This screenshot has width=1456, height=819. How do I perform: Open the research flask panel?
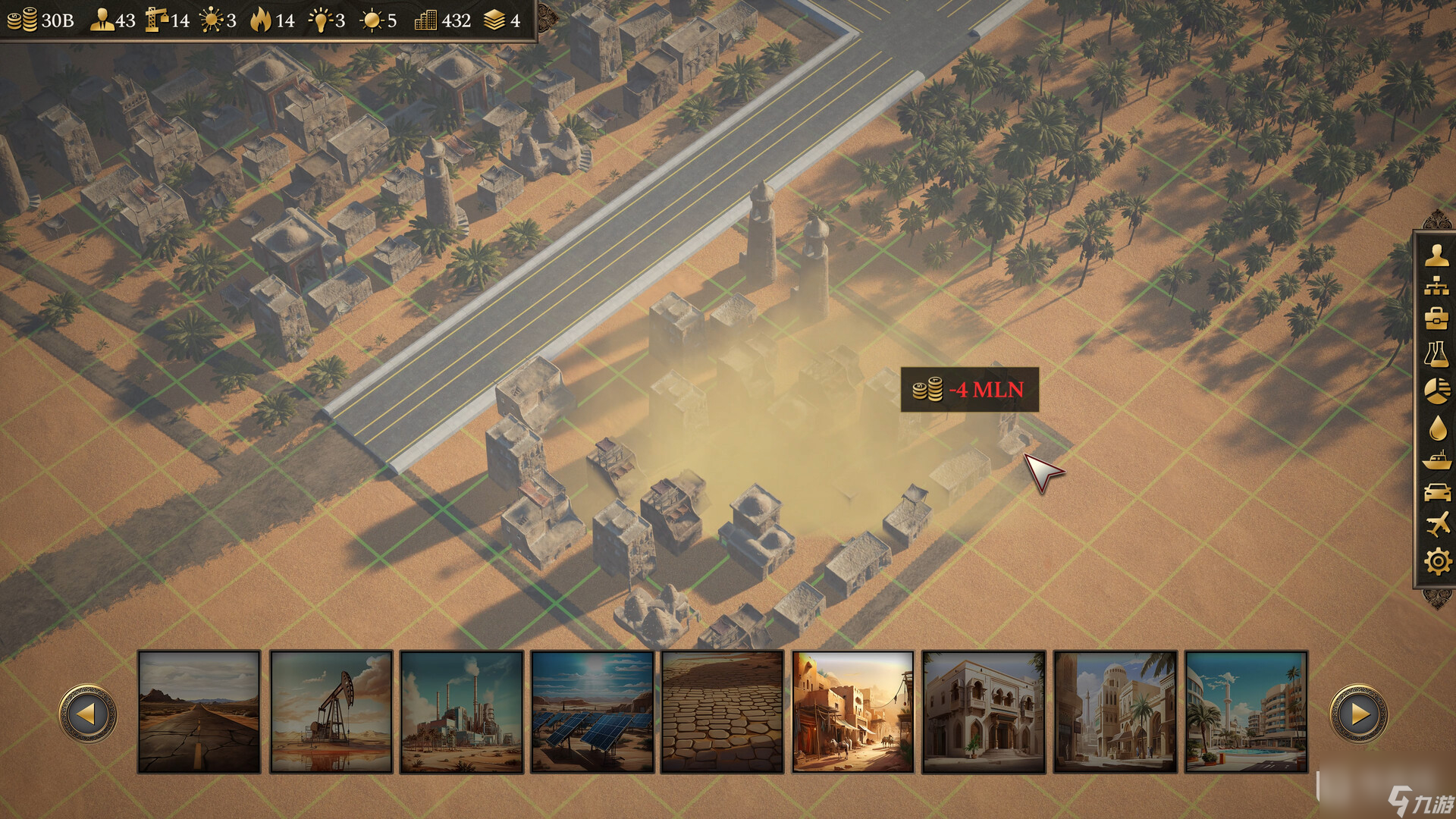1436,354
